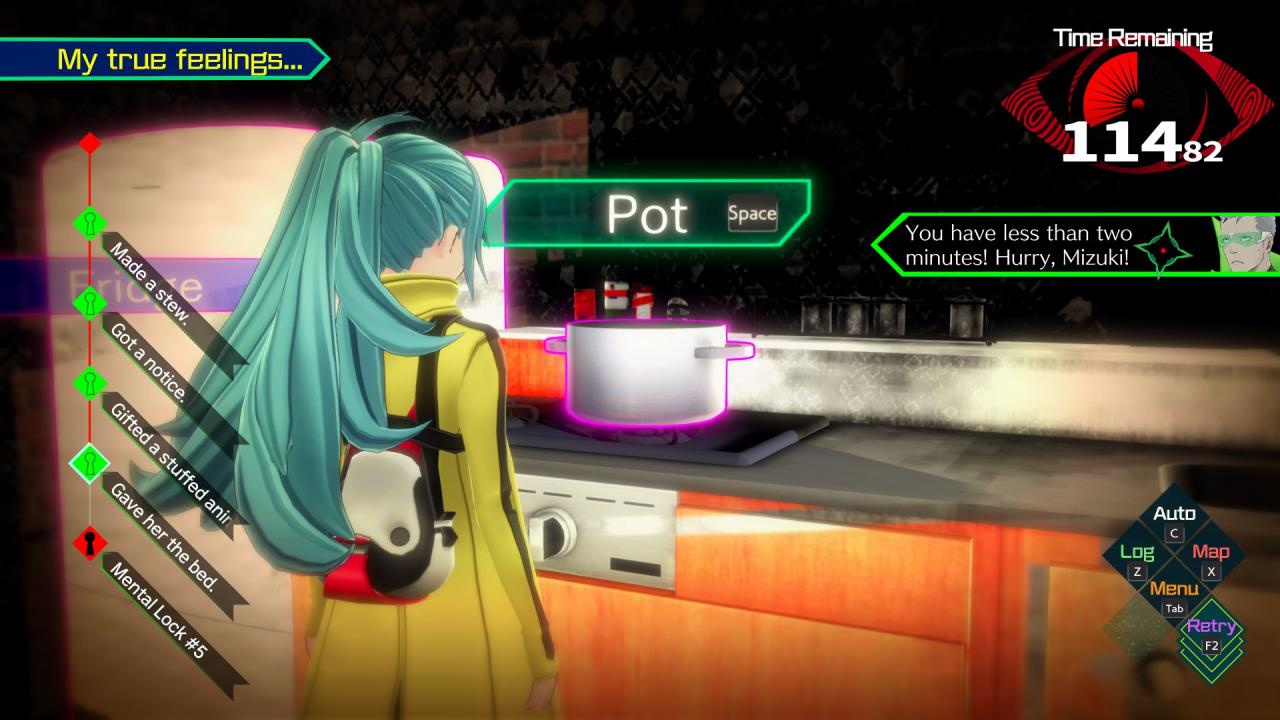Image resolution: width=1280 pixels, height=720 pixels.
Task: Open the Menu button
Action: pyautogui.click(x=1174, y=596)
